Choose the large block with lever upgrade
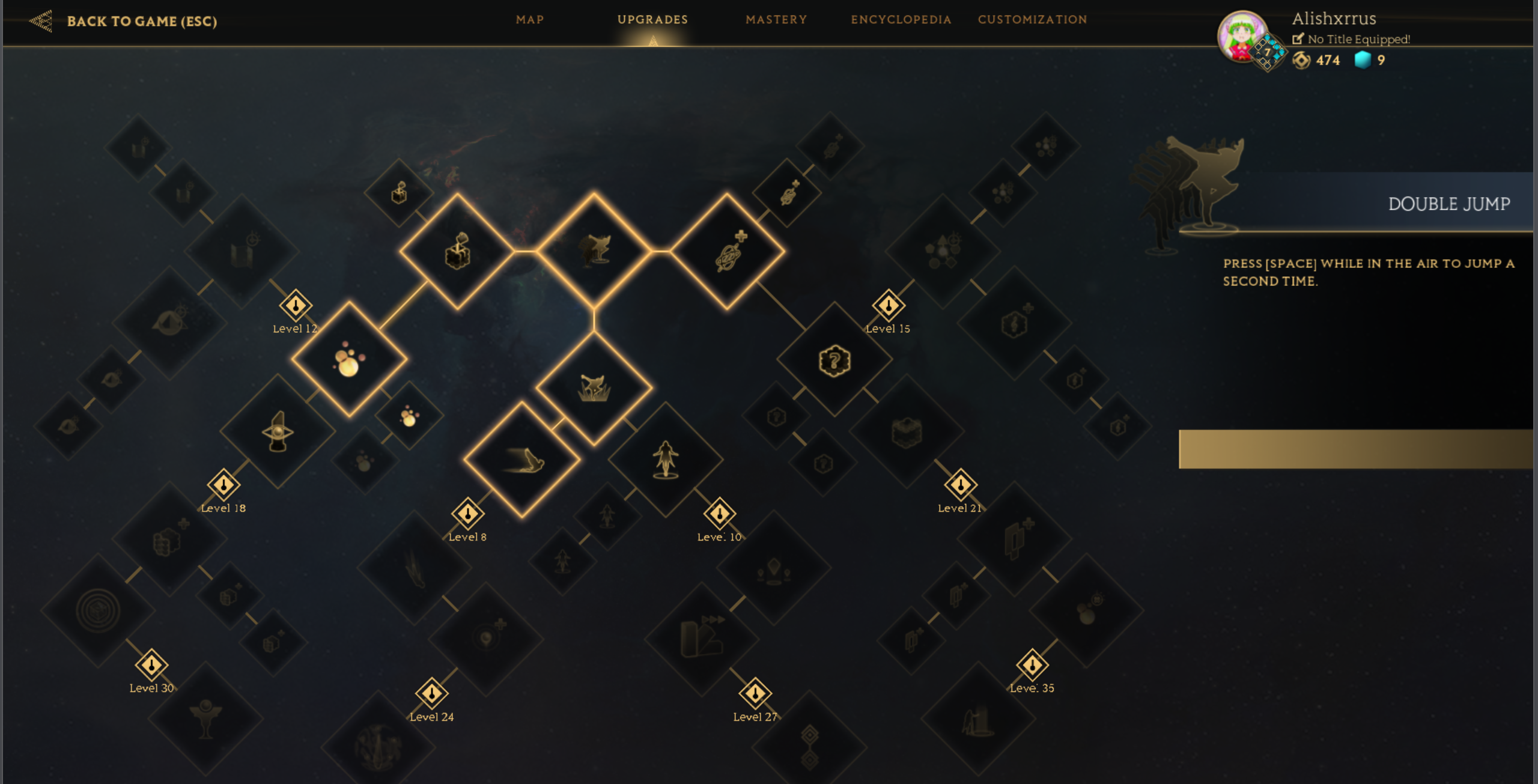This screenshot has width=1538, height=784. [457, 251]
